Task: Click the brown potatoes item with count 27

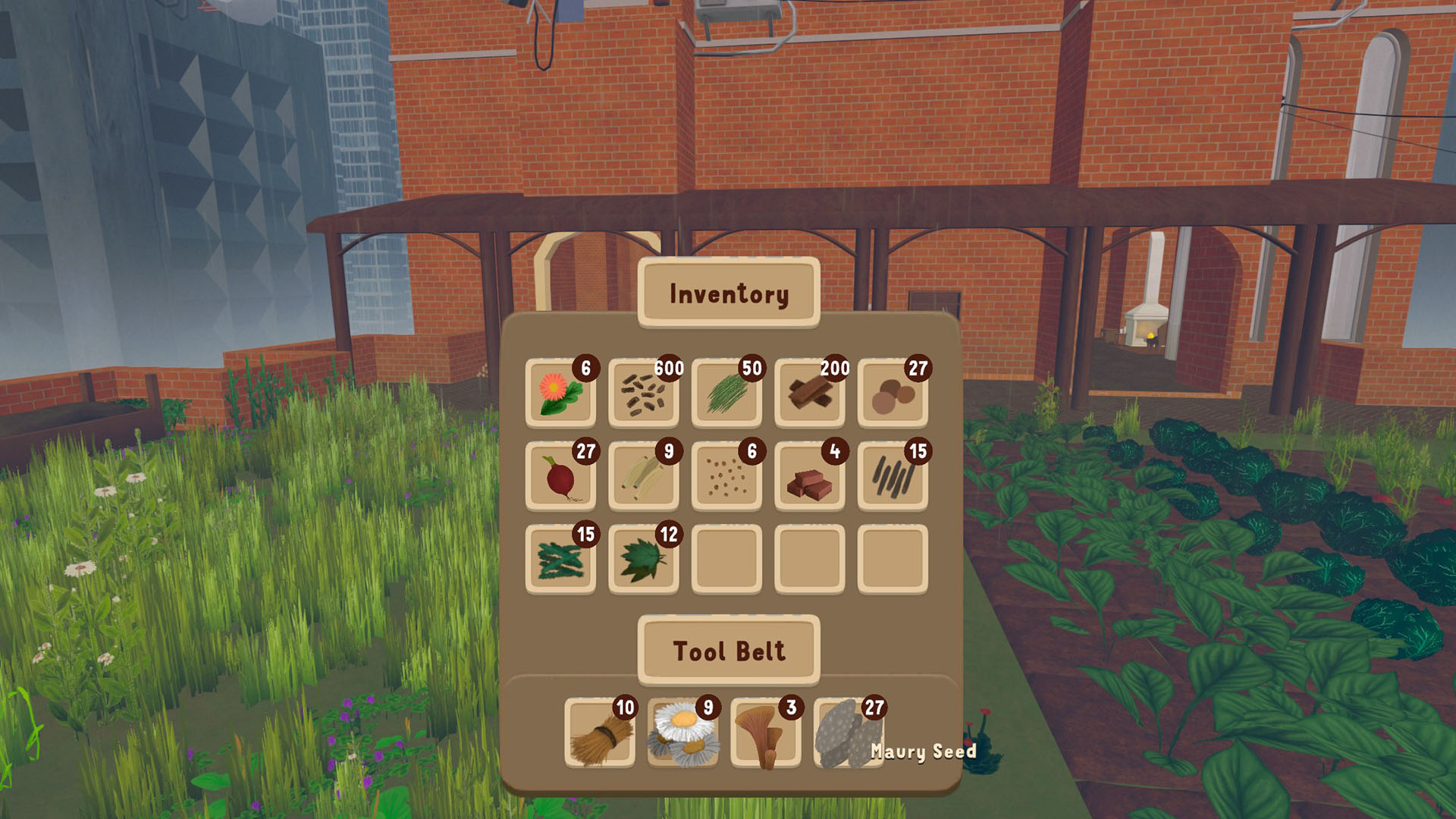Action: coord(893,394)
